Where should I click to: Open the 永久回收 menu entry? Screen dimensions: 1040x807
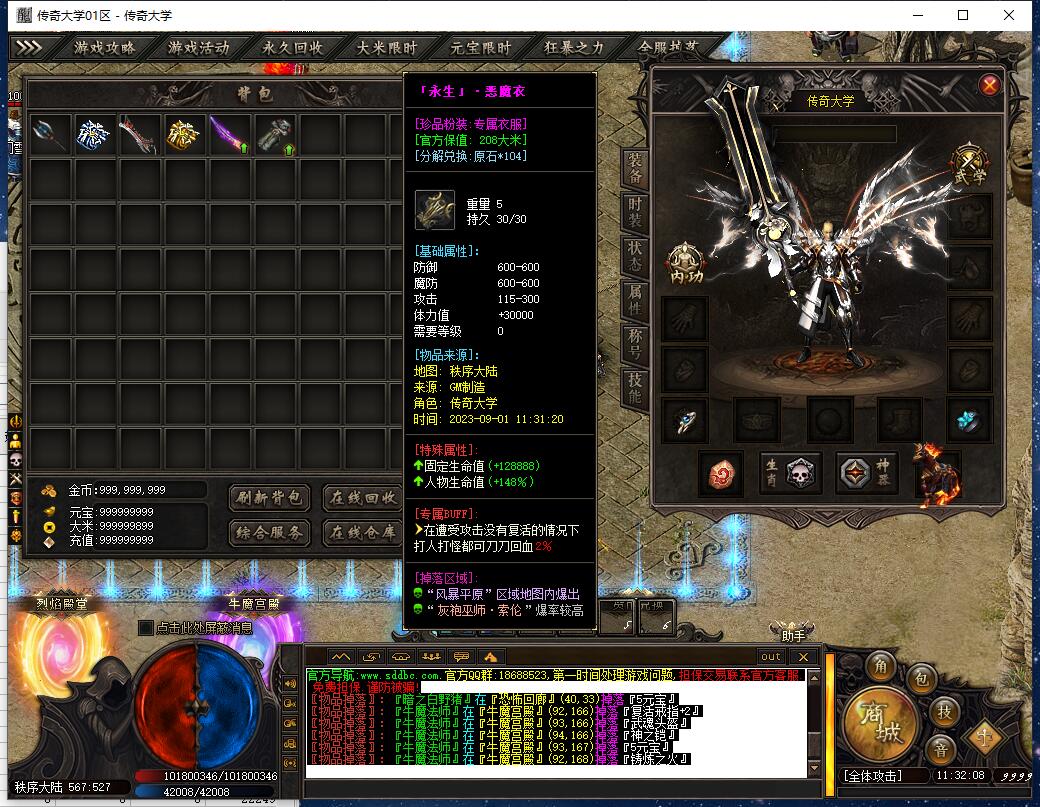pos(293,47)
